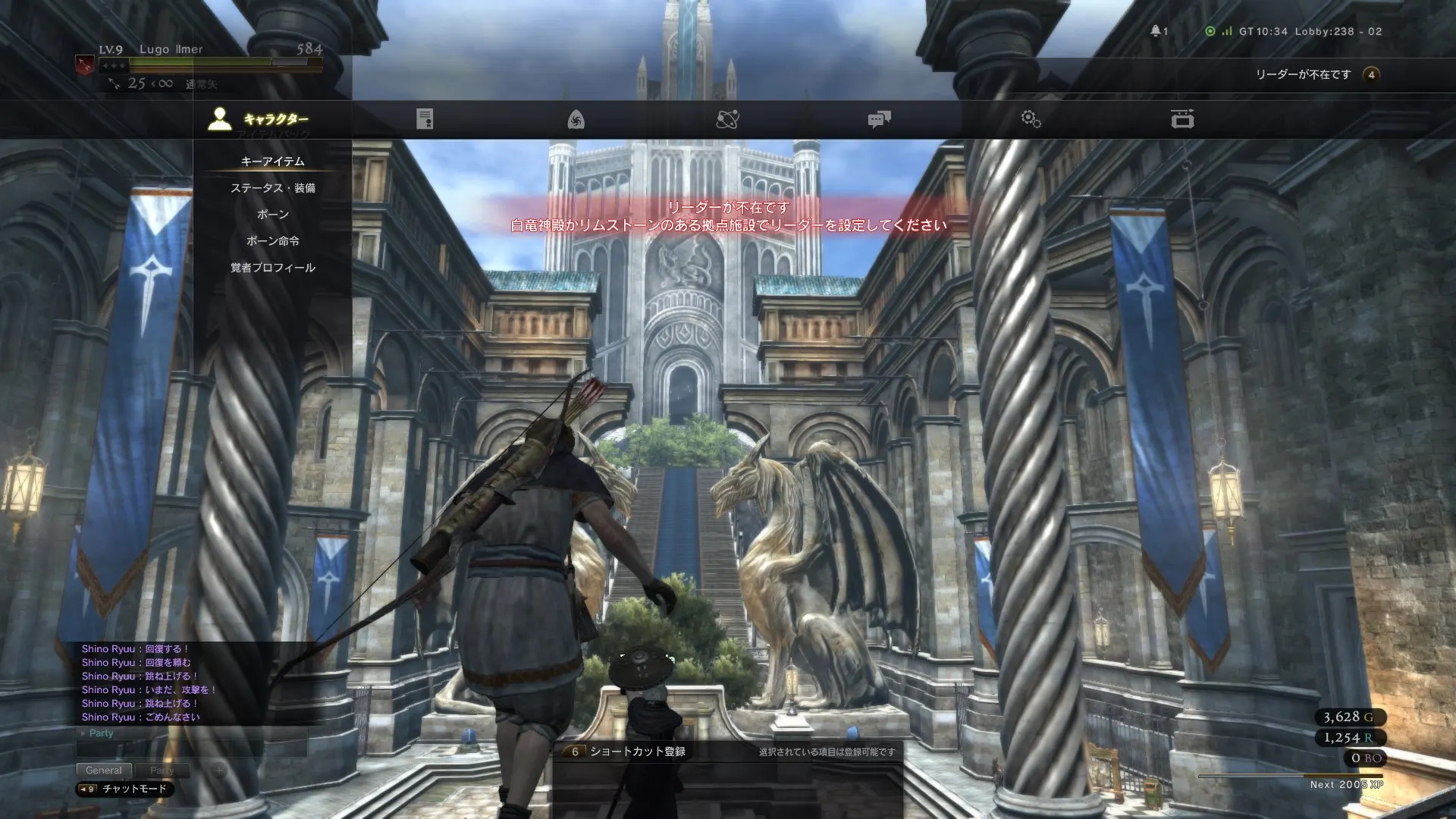The width and height of the screenshot is (1456, 819).
Task: Click the notification bell icon top right
Action: pos(1156,32)
